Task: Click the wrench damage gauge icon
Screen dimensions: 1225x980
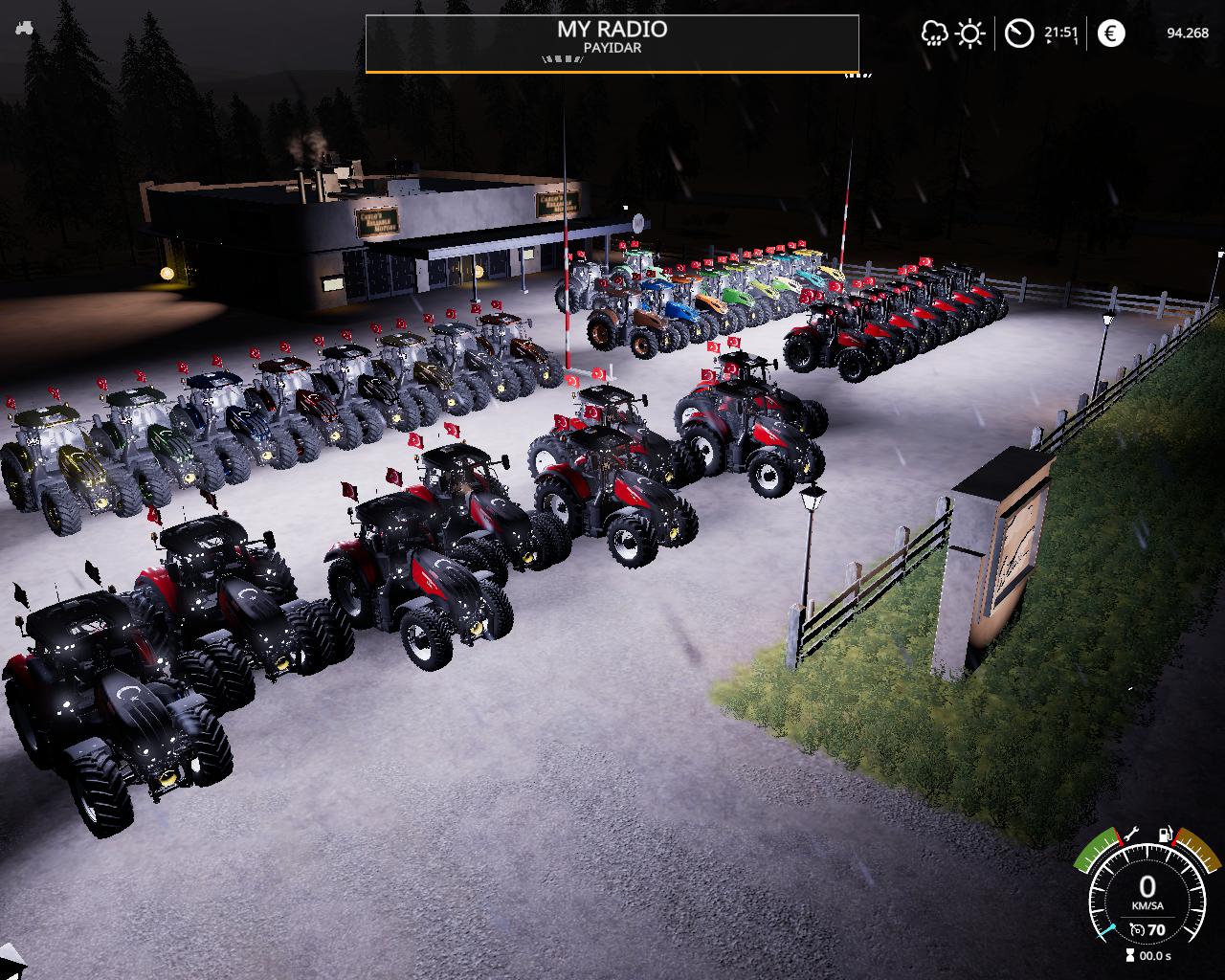Action: pos(1129,835)
